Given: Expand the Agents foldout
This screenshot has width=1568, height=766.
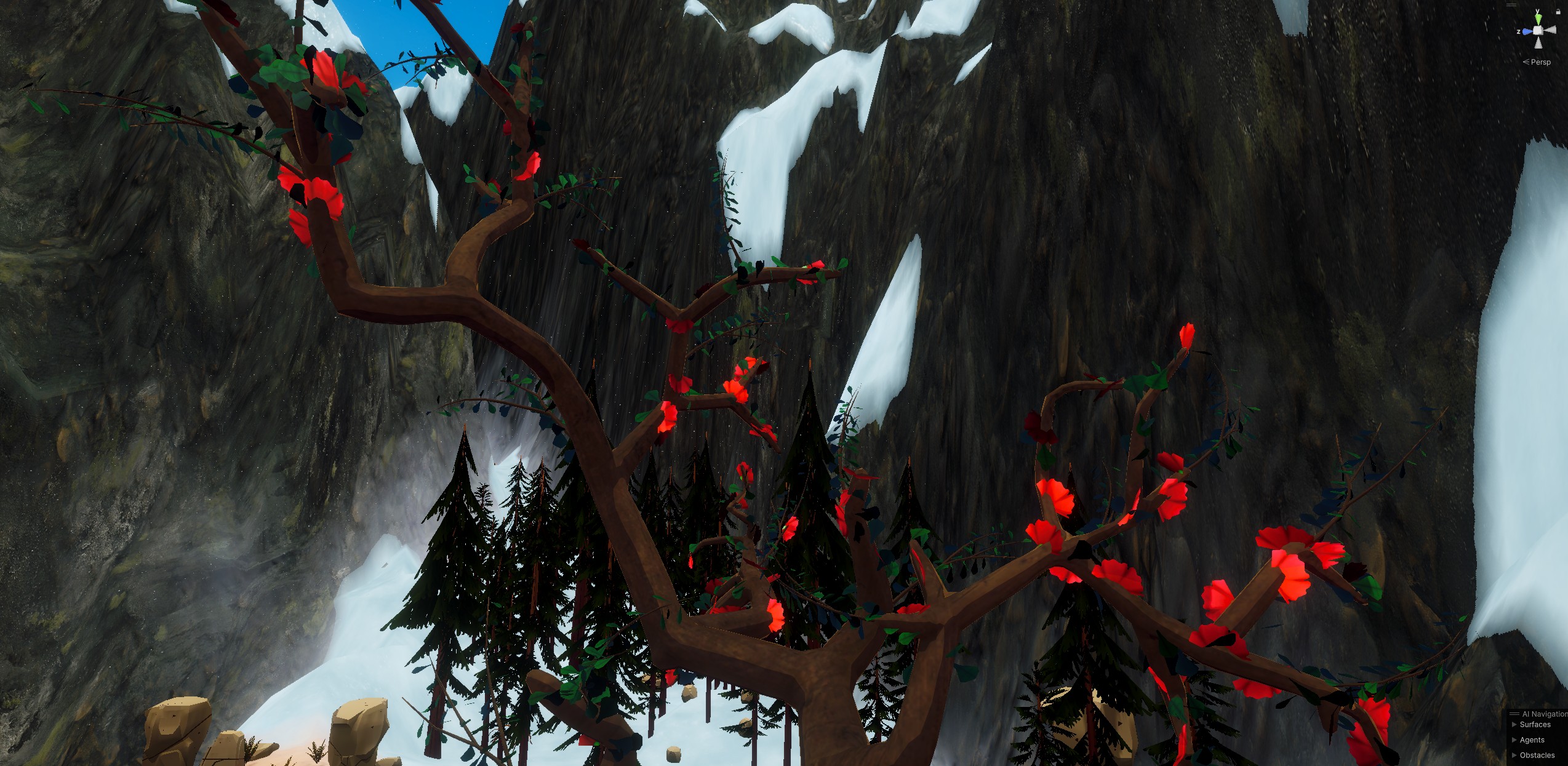Looking at the screenshot, I should click(1514, 740).
